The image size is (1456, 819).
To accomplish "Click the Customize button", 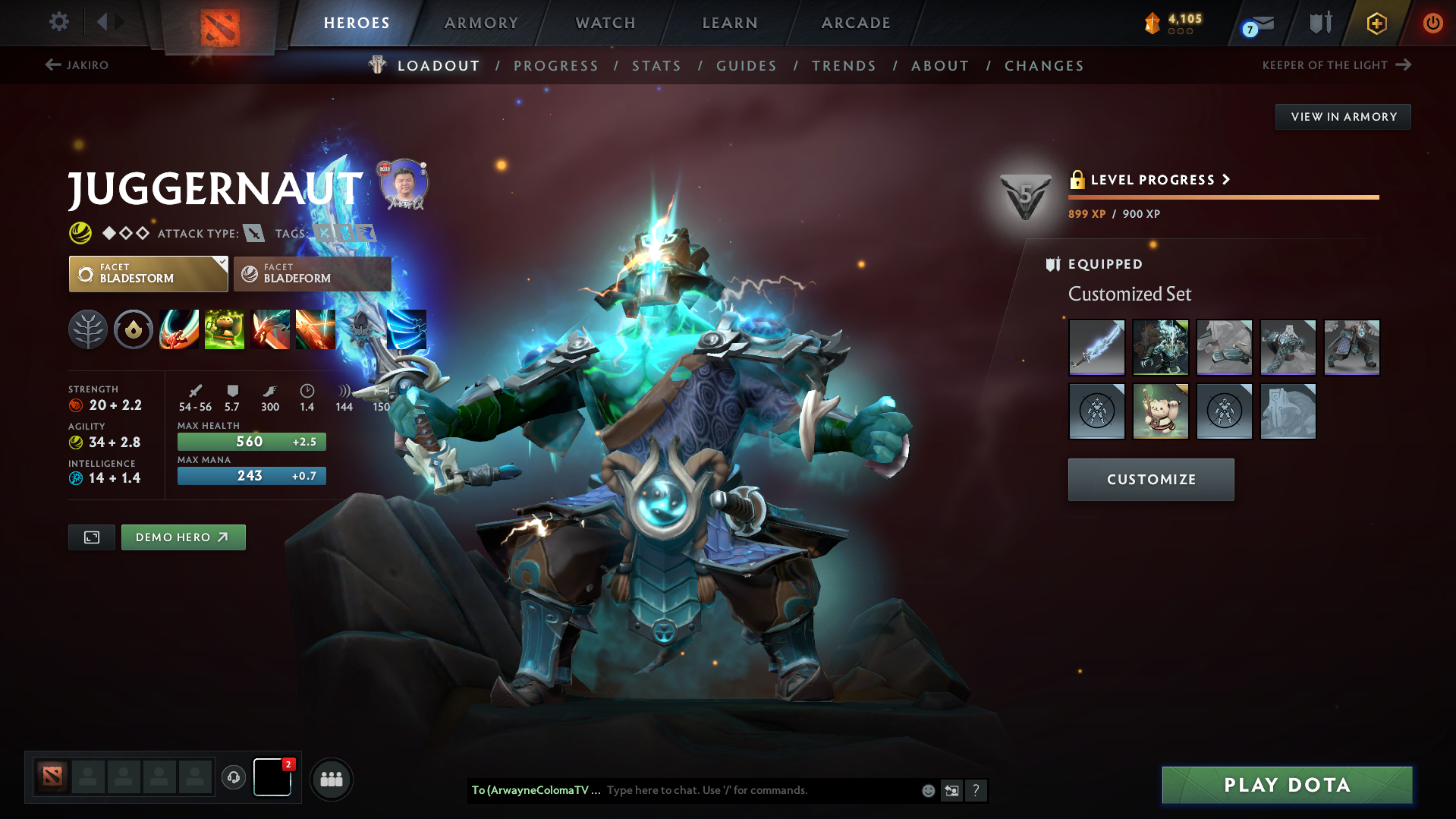I will pyautogui.click(x=1150, y=479).
